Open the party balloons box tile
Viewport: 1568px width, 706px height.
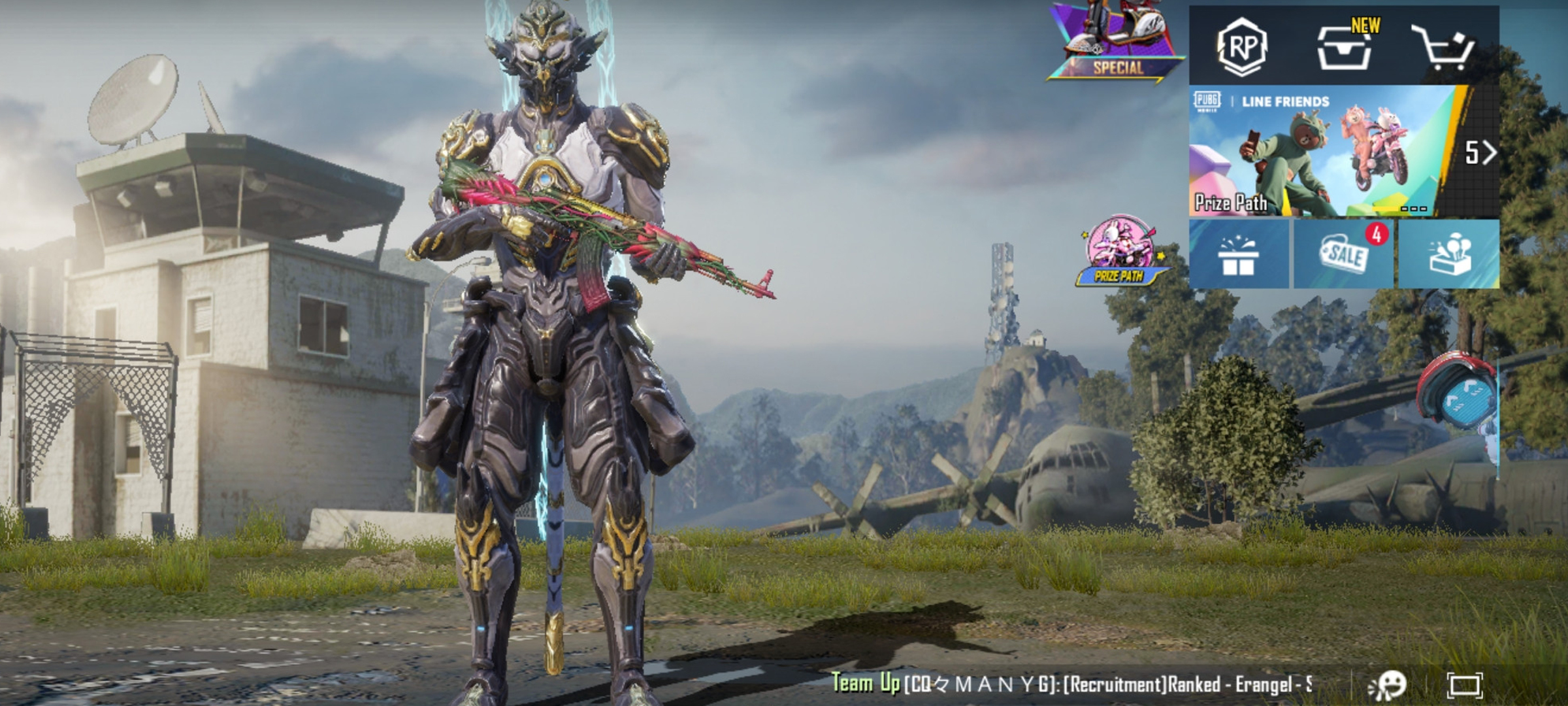click(1449, 255)
